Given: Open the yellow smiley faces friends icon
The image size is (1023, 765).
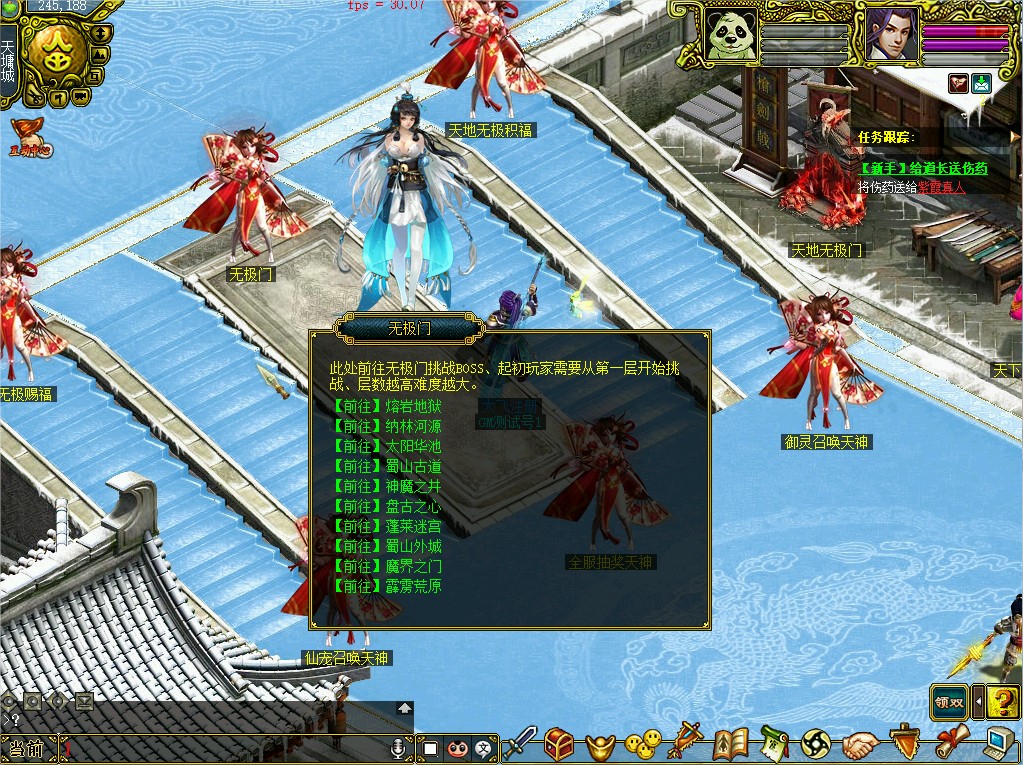Looking at the screenshot, I should [643, 743].
